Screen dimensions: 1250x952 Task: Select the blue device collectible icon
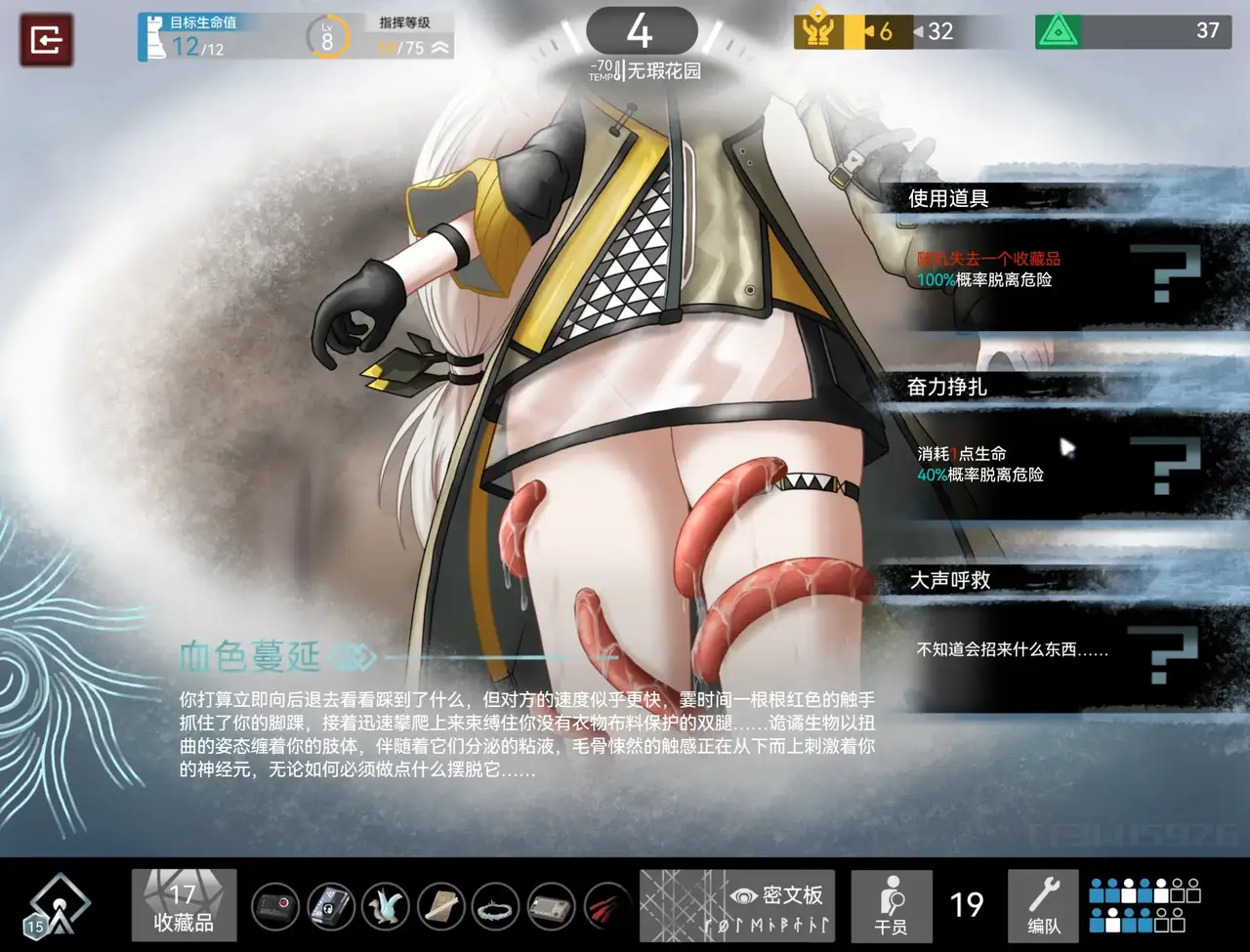point(332,906)
